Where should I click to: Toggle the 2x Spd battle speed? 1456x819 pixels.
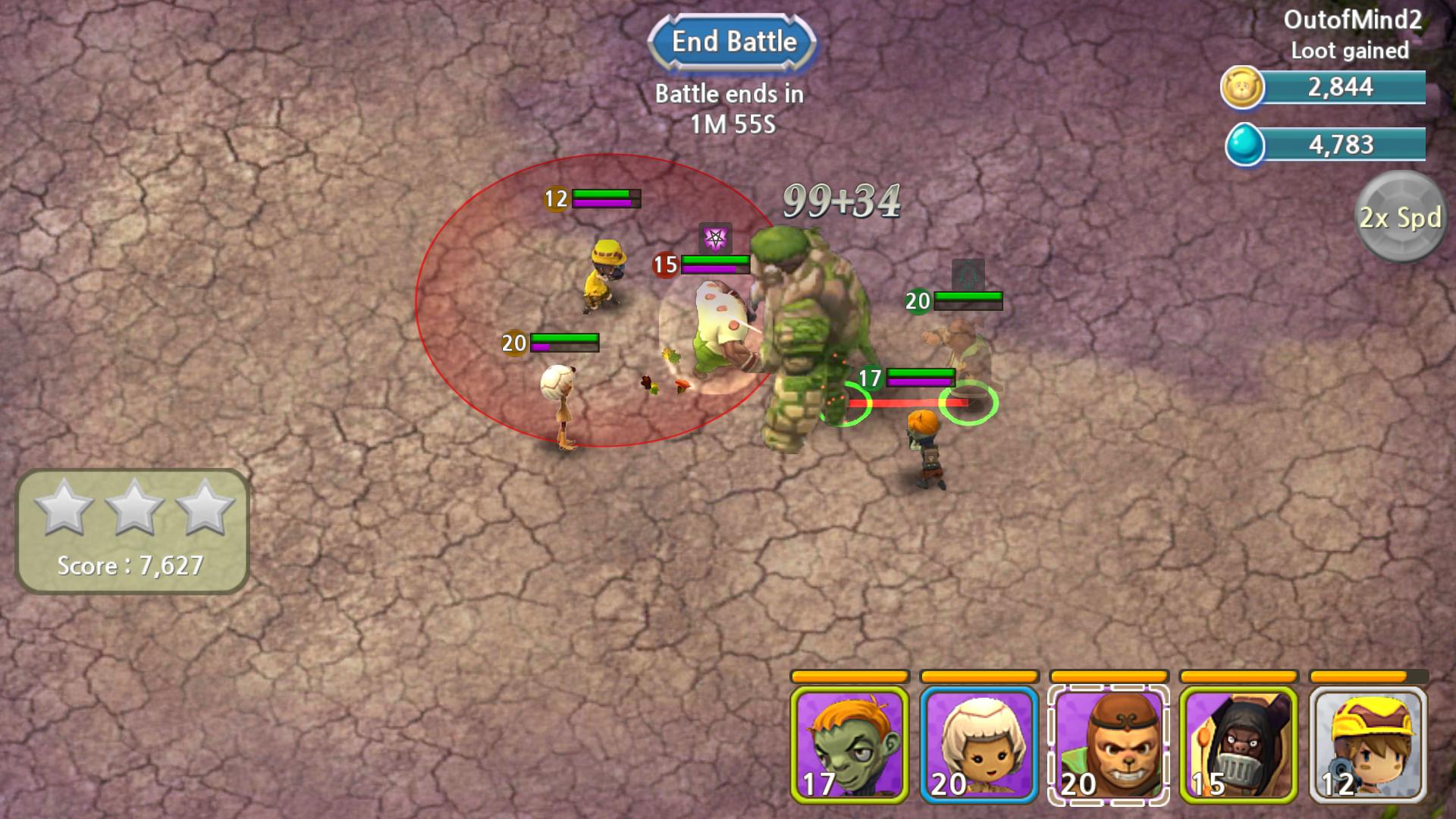pyautogui.click(x=1399, y=218)
